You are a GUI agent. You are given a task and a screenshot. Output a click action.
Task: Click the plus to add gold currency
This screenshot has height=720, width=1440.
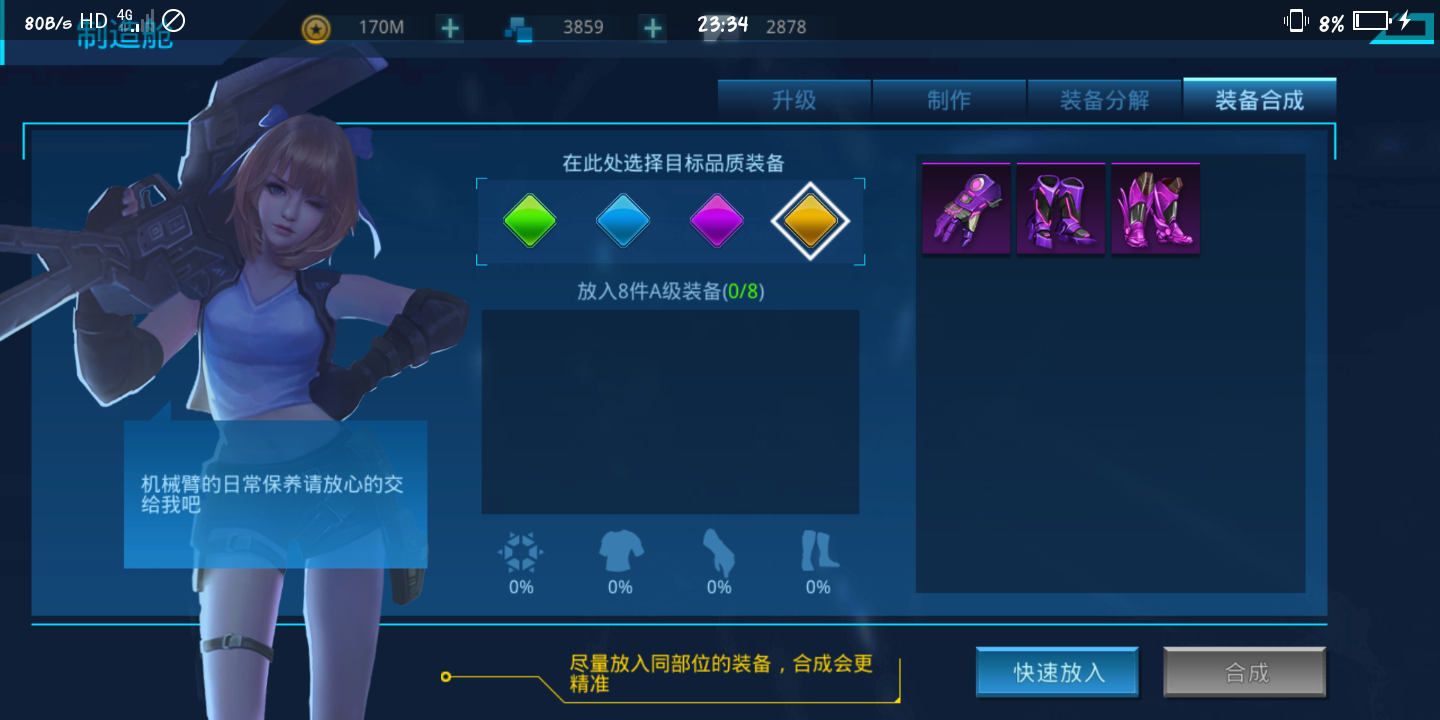pos(448,28)
